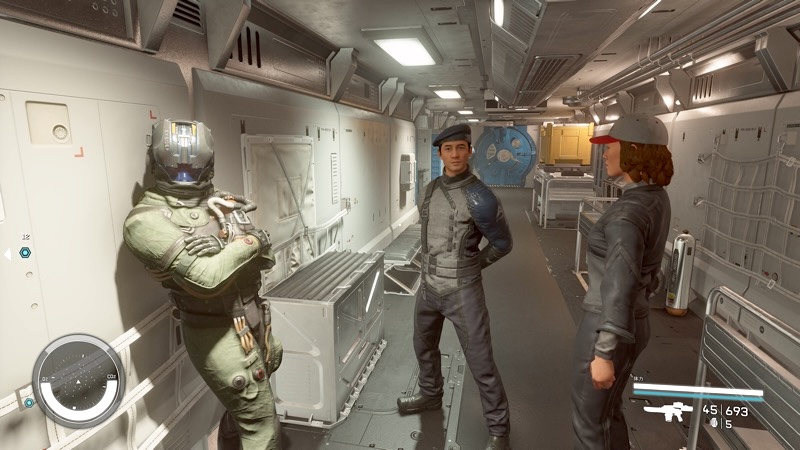Click the hexagonal quest marker with distance

[24, 253]
